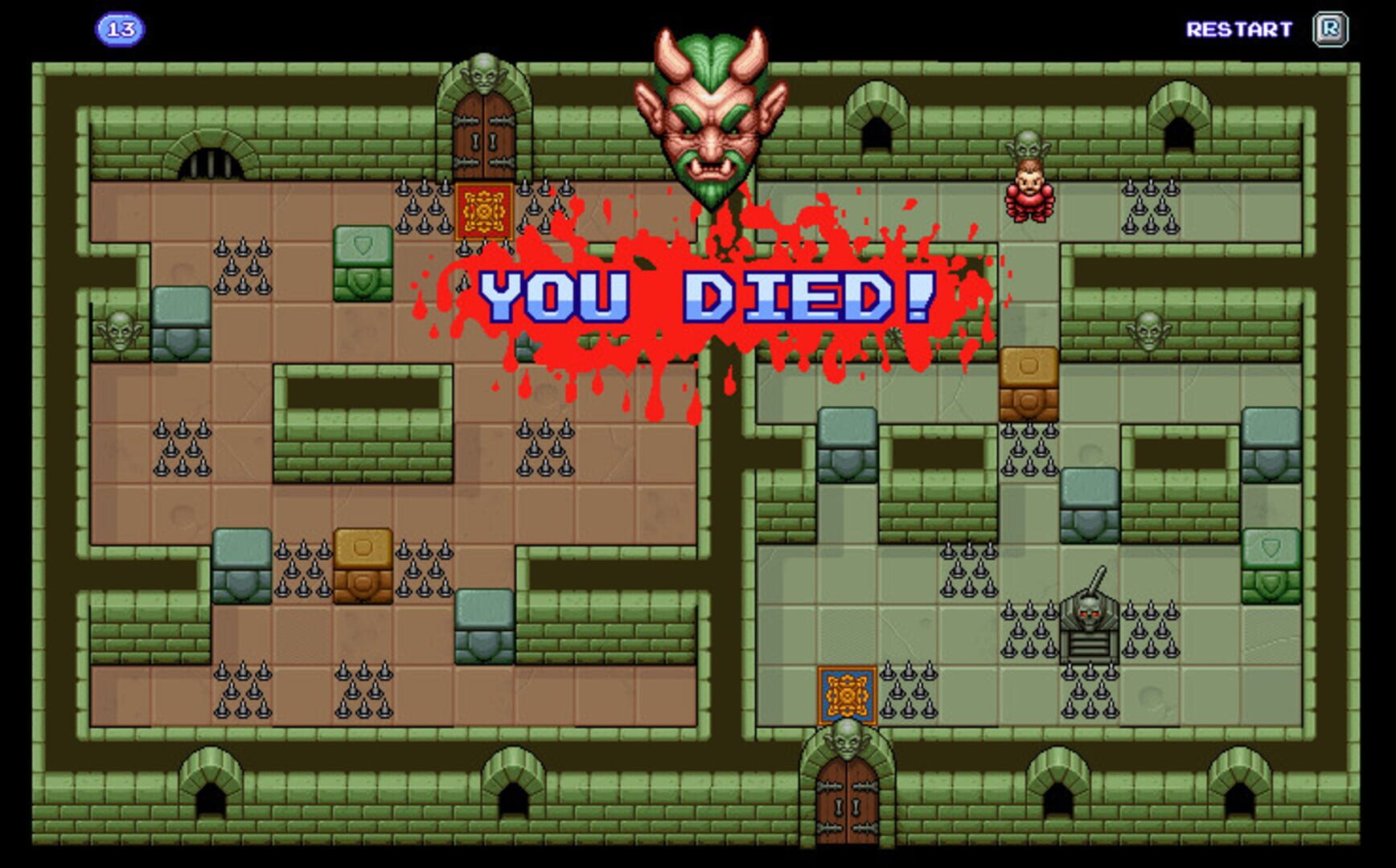Click the R key icon beside RESTART
This screenshot has width=1396, height=868.
coord(1332,28)
